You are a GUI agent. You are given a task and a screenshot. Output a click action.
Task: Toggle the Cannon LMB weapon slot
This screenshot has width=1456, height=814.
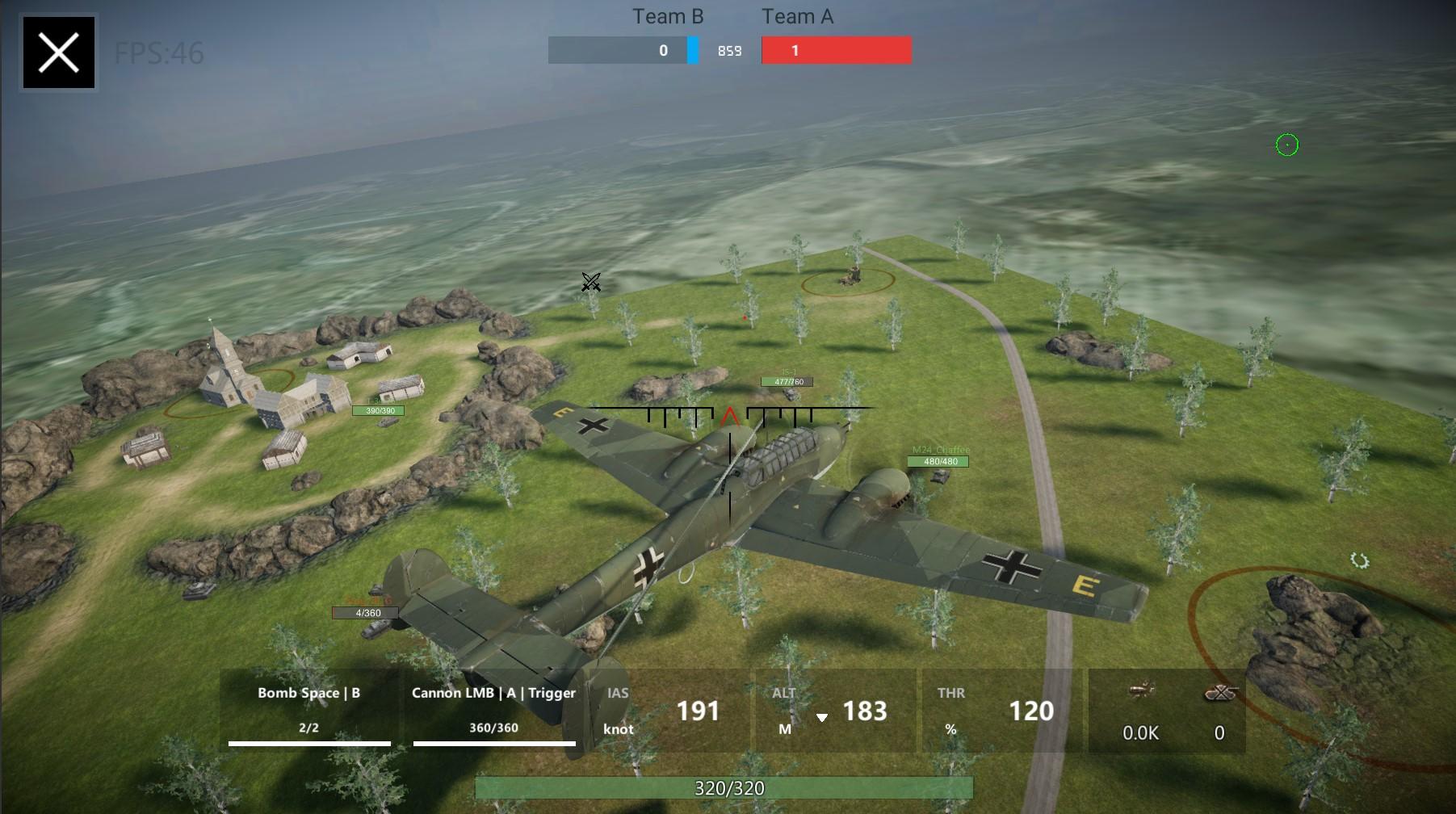click(493, 711)
